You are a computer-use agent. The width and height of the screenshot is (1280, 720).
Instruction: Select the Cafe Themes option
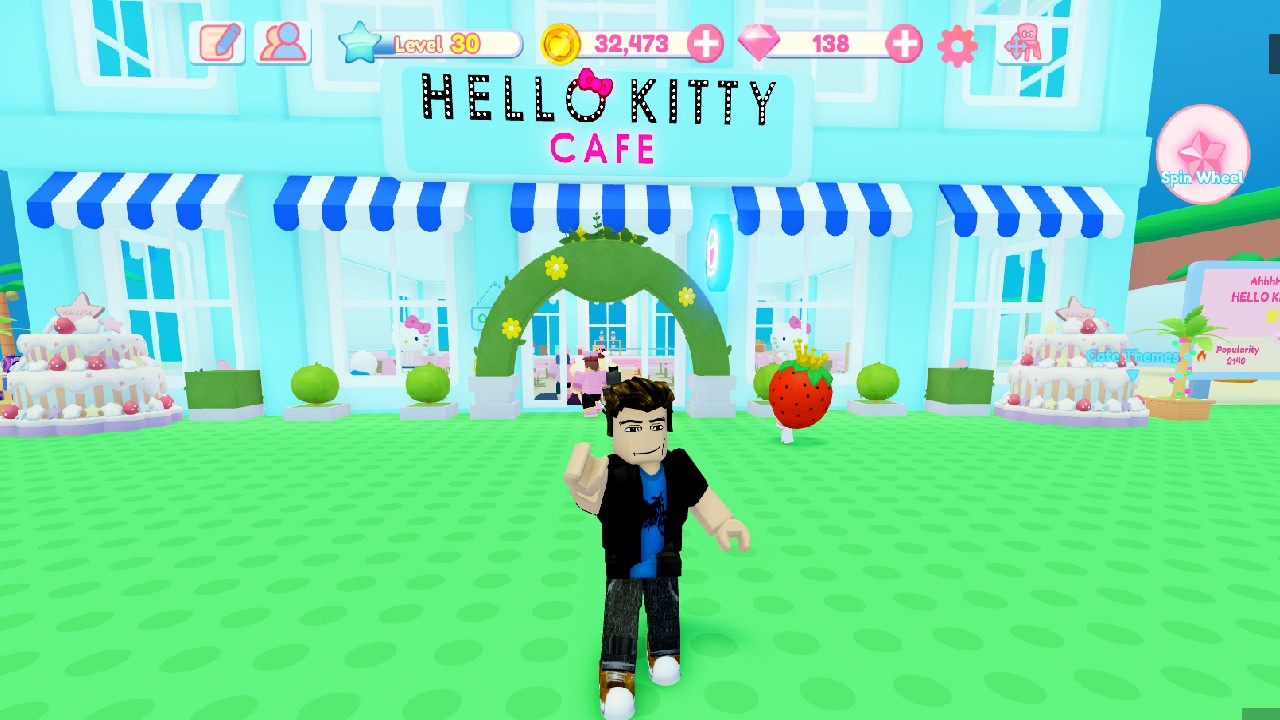[x=1133, y=356]
